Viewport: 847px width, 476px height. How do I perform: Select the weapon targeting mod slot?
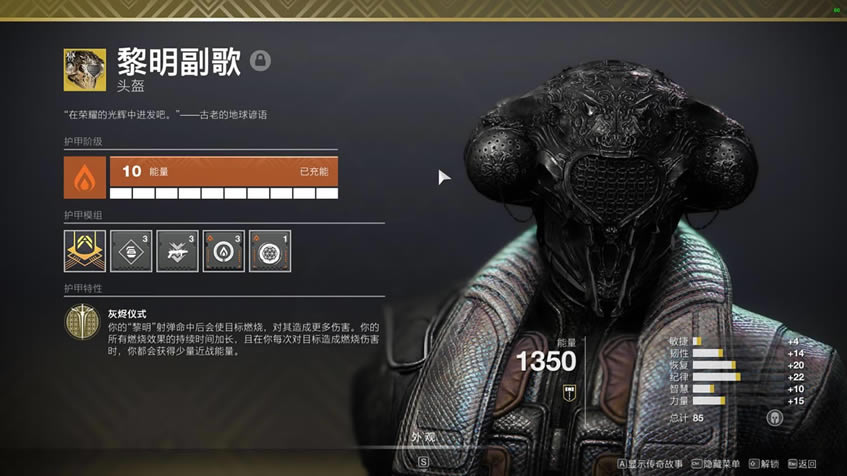pyautogui.click(x=177, y=251)
